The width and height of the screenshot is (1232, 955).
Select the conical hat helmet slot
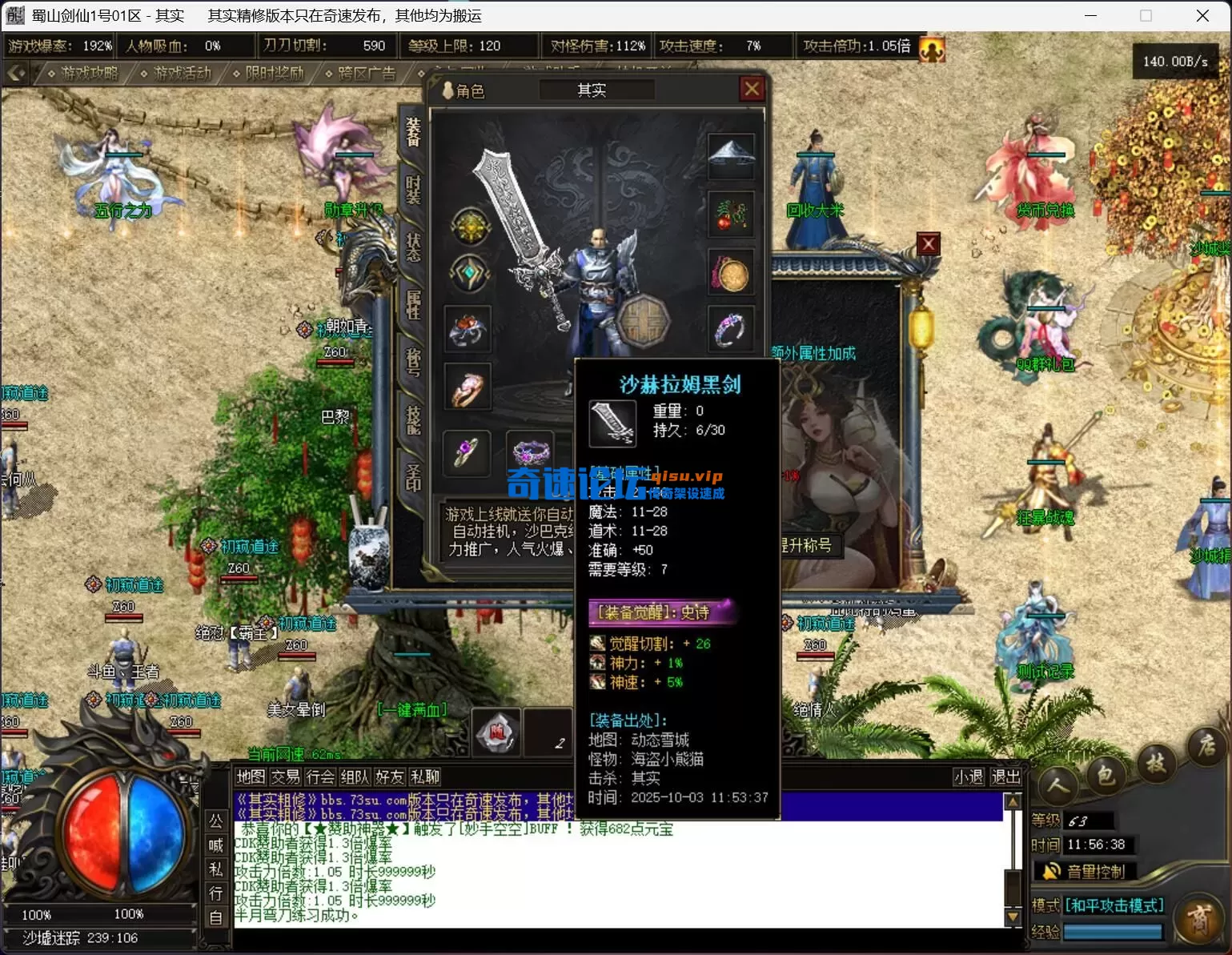tap(731, 155)
